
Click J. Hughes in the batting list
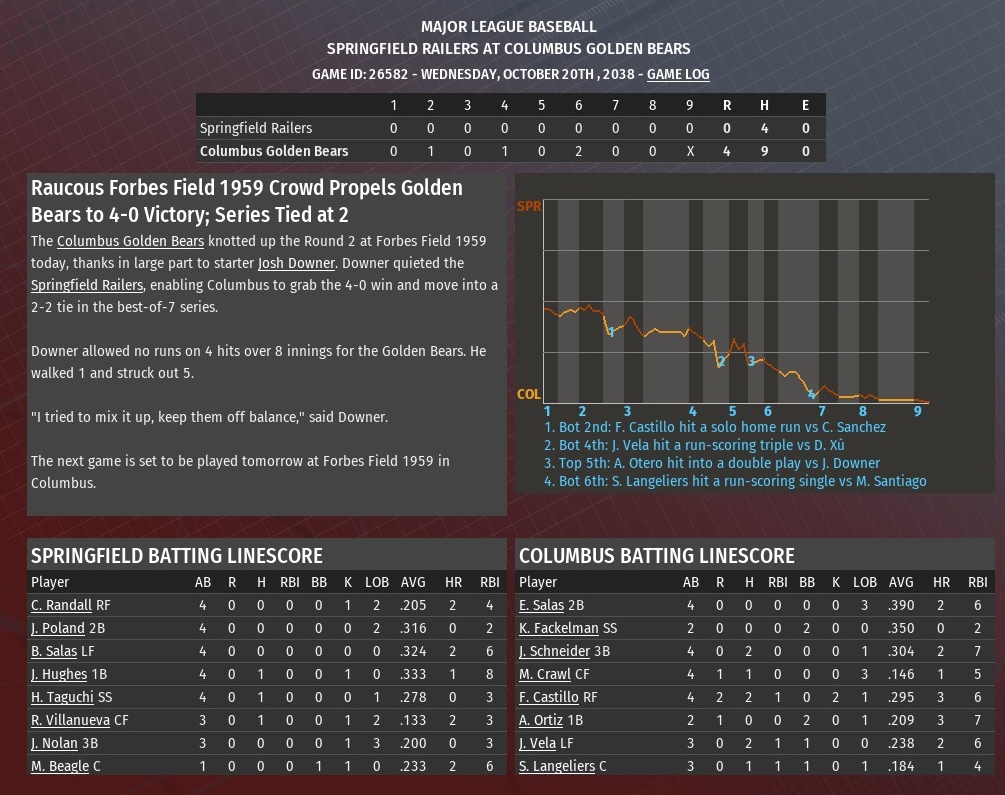pos(59,674)
